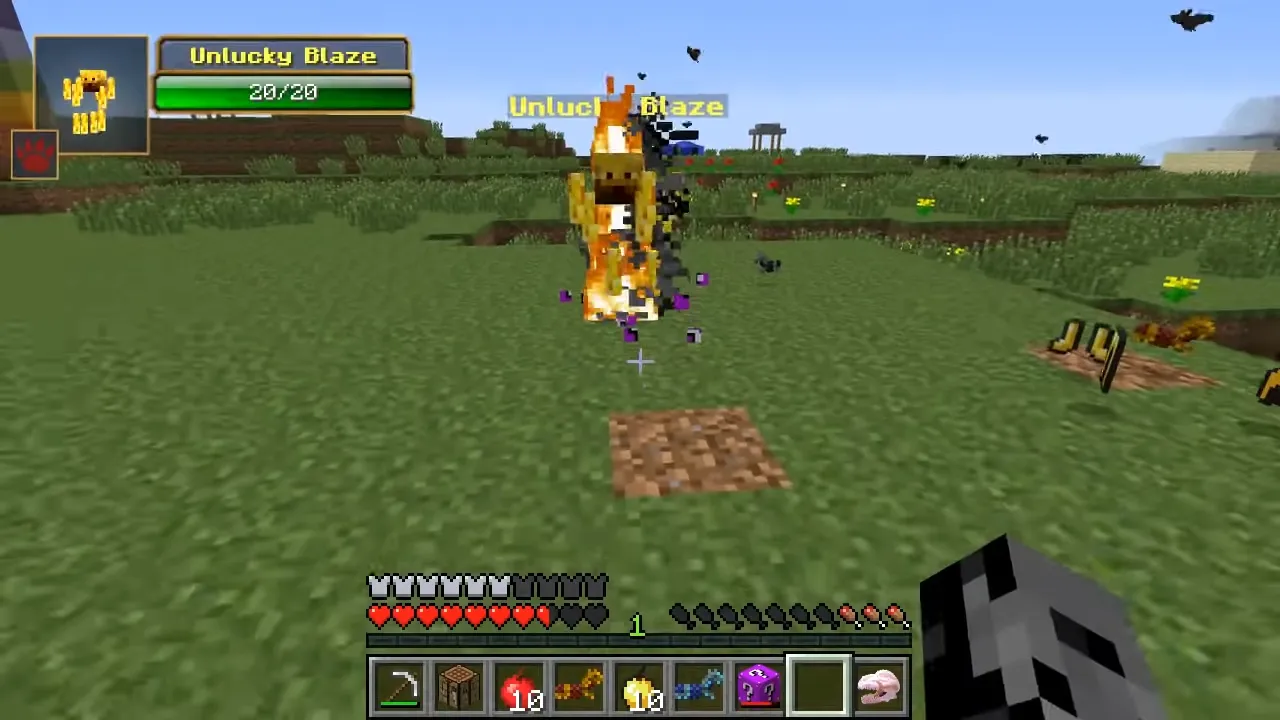Image resolution: width=1280 pixels, height=720 pixels.
Task: Click the armor durability bar above the hearts
Action: tap(487, 586)
